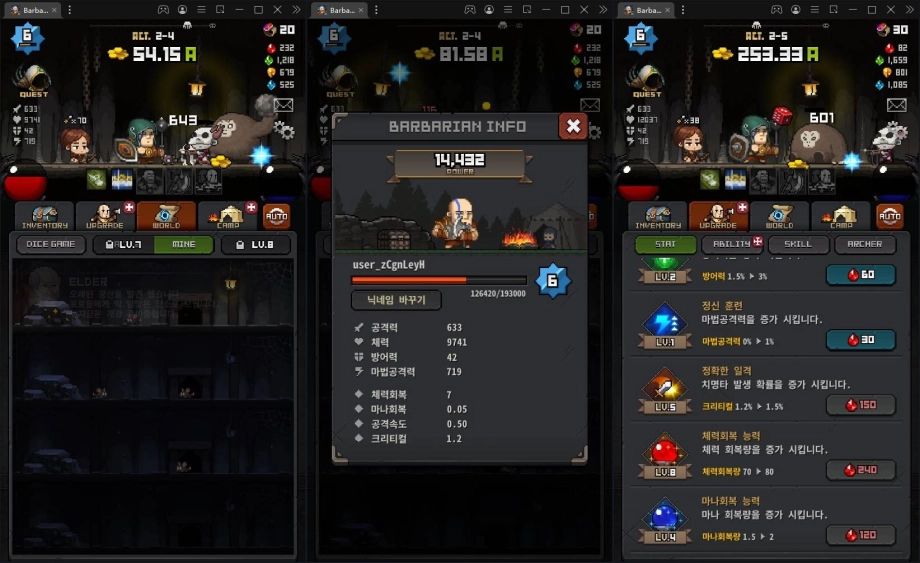Upgrade 정확한 일격 for 150 gems
The image size is (920, 563).
pyautogui.click(x=860, y=405)
